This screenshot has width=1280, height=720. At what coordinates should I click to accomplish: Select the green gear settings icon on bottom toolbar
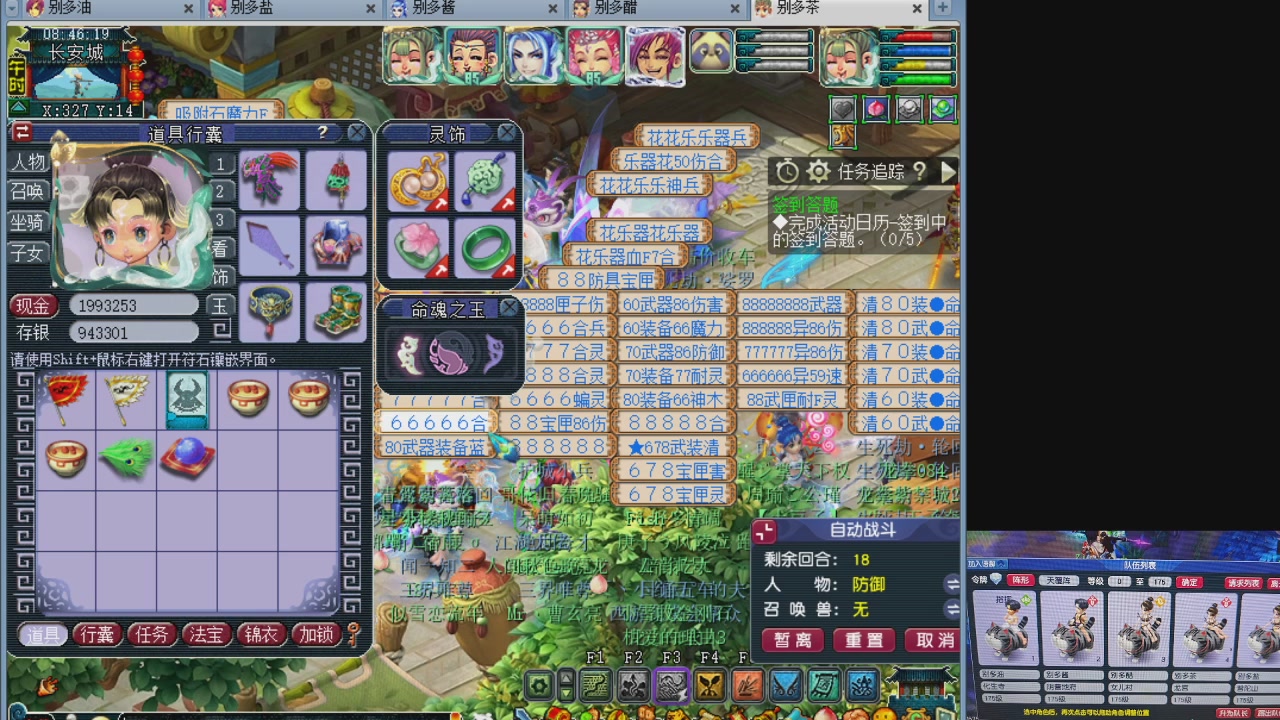coord(538,684)
